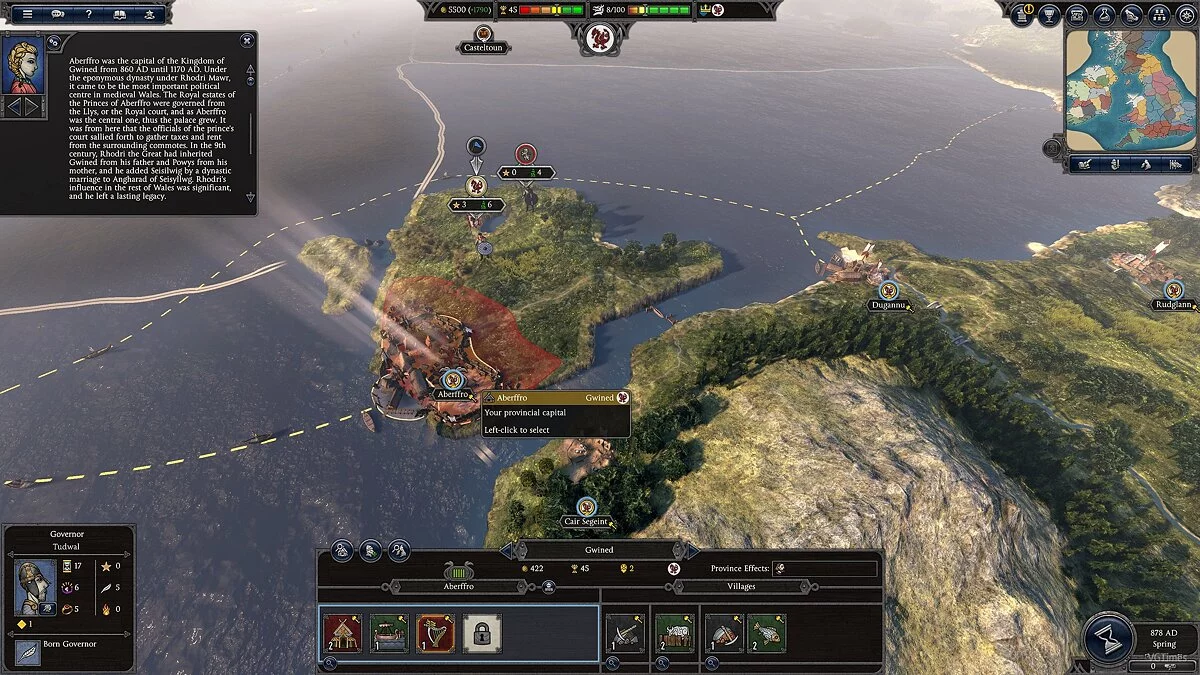The height and width of the screenshot is (675, 1200).
Task: Select the longship port building
Action: pyautogui.click(x=389, y=633)
